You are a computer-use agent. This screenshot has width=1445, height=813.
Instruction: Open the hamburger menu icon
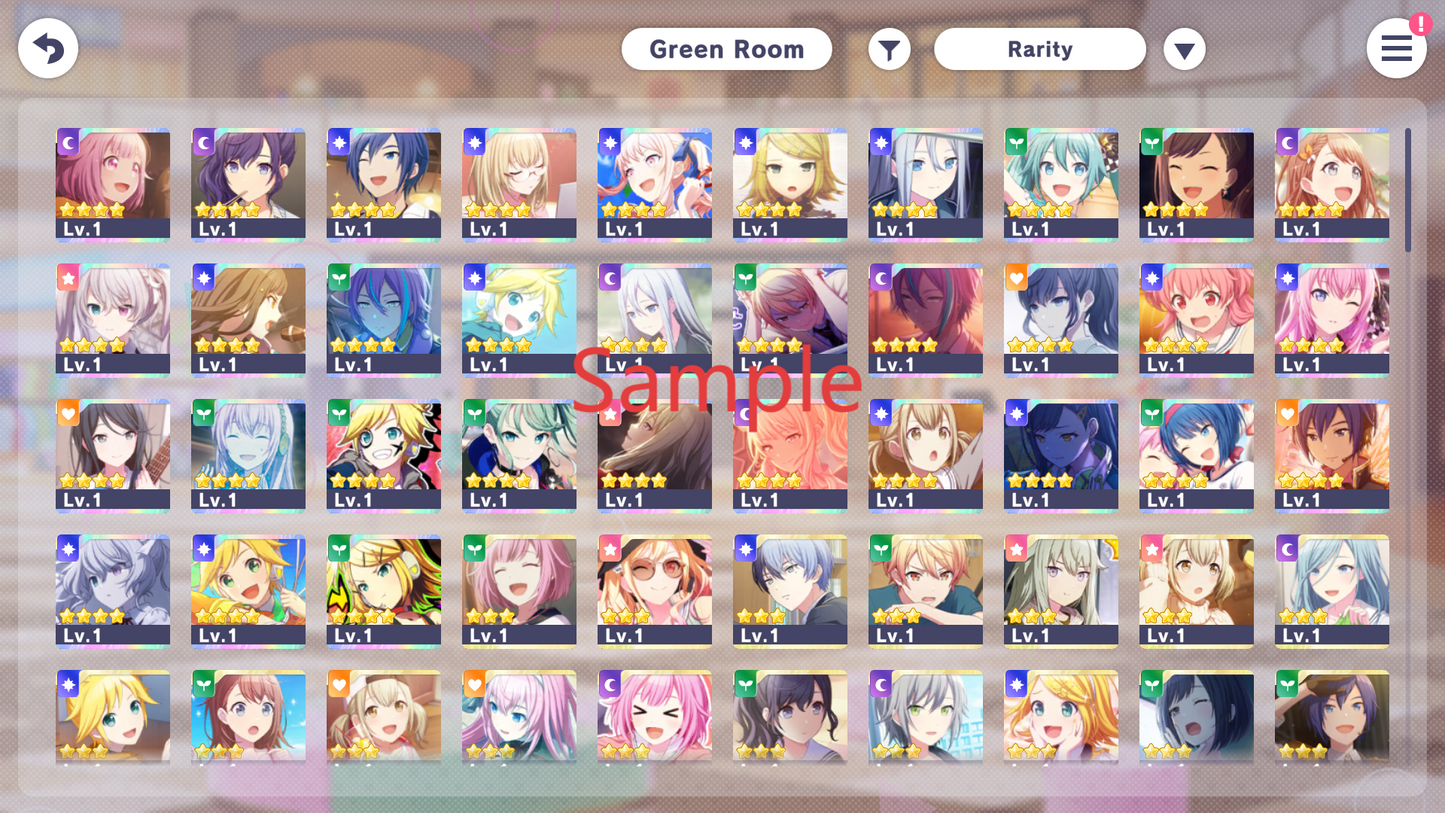click(x=1396, y=48)
